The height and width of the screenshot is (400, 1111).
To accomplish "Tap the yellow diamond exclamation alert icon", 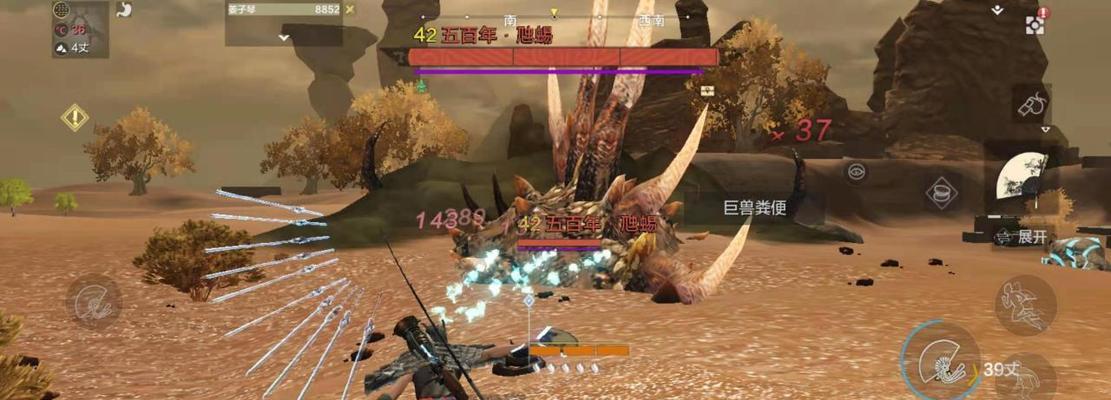I will (75, 117).
